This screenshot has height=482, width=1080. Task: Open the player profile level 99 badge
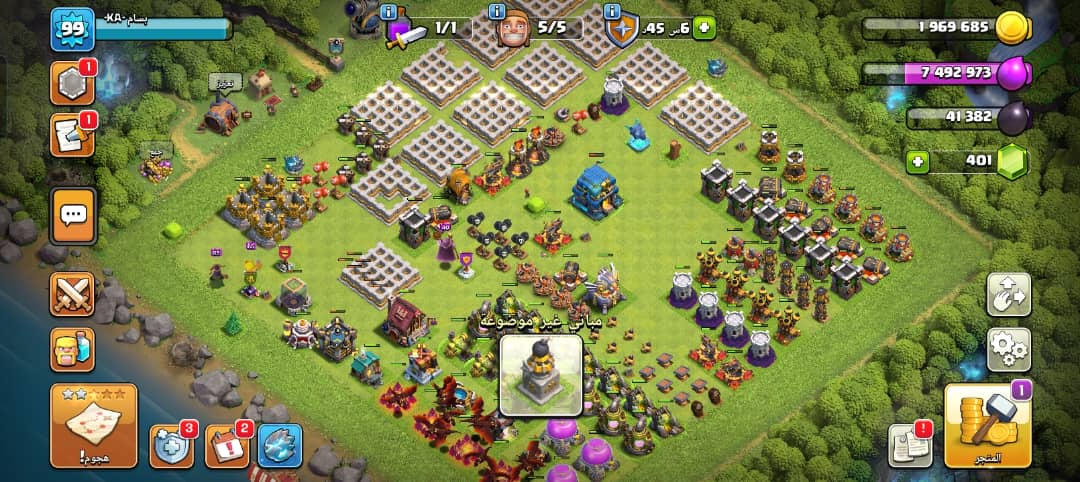point(70,28)
